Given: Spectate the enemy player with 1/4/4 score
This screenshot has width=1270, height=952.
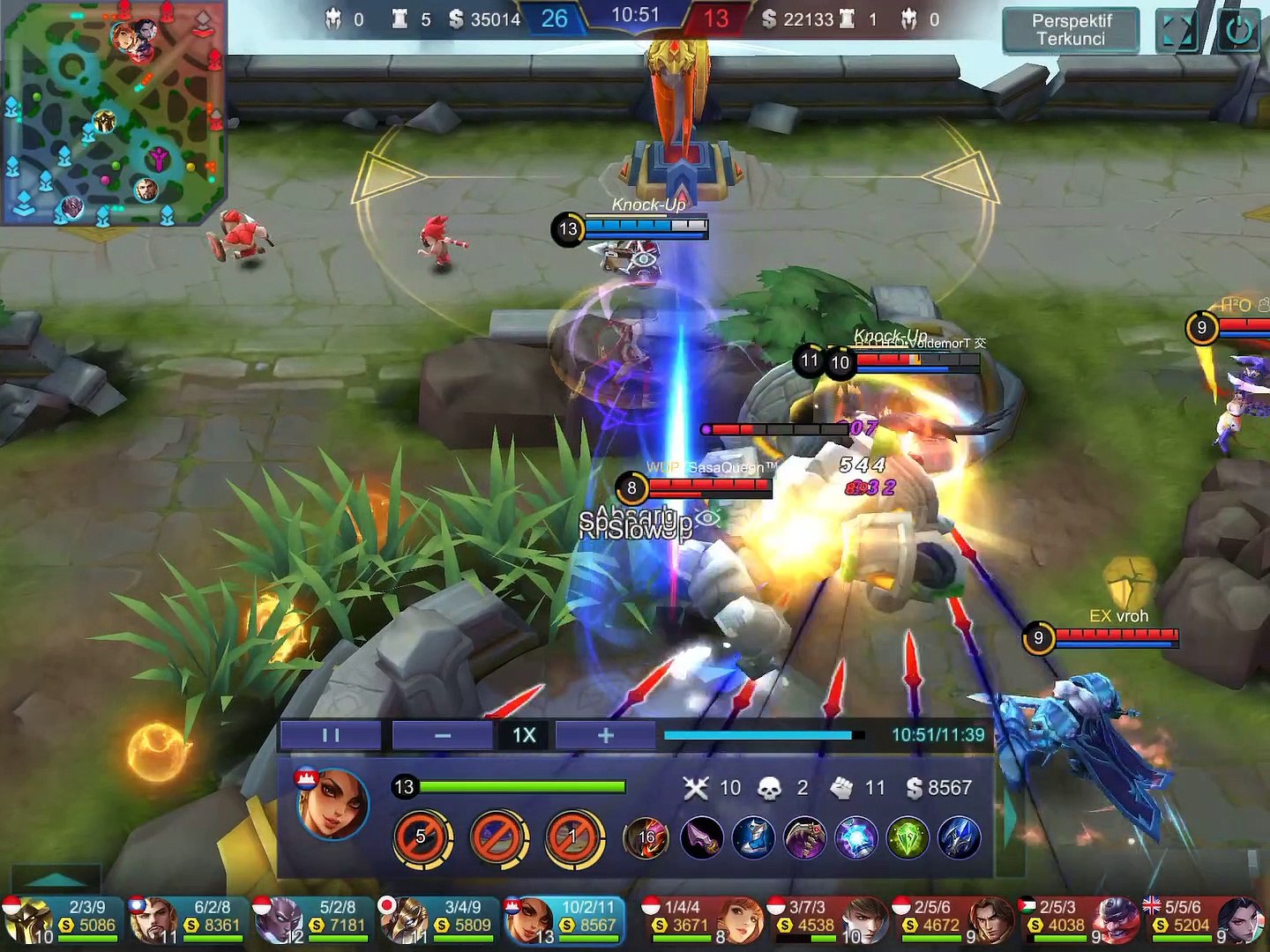Looking at the screenshot, I should point(702,919).
